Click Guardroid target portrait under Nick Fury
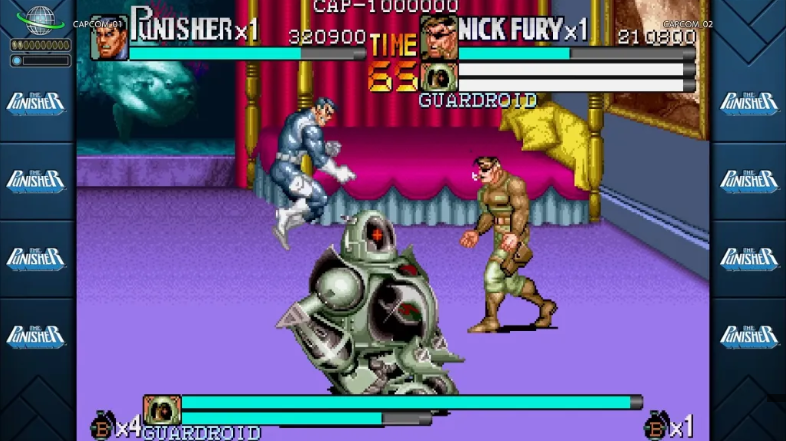 pos(438,77)
